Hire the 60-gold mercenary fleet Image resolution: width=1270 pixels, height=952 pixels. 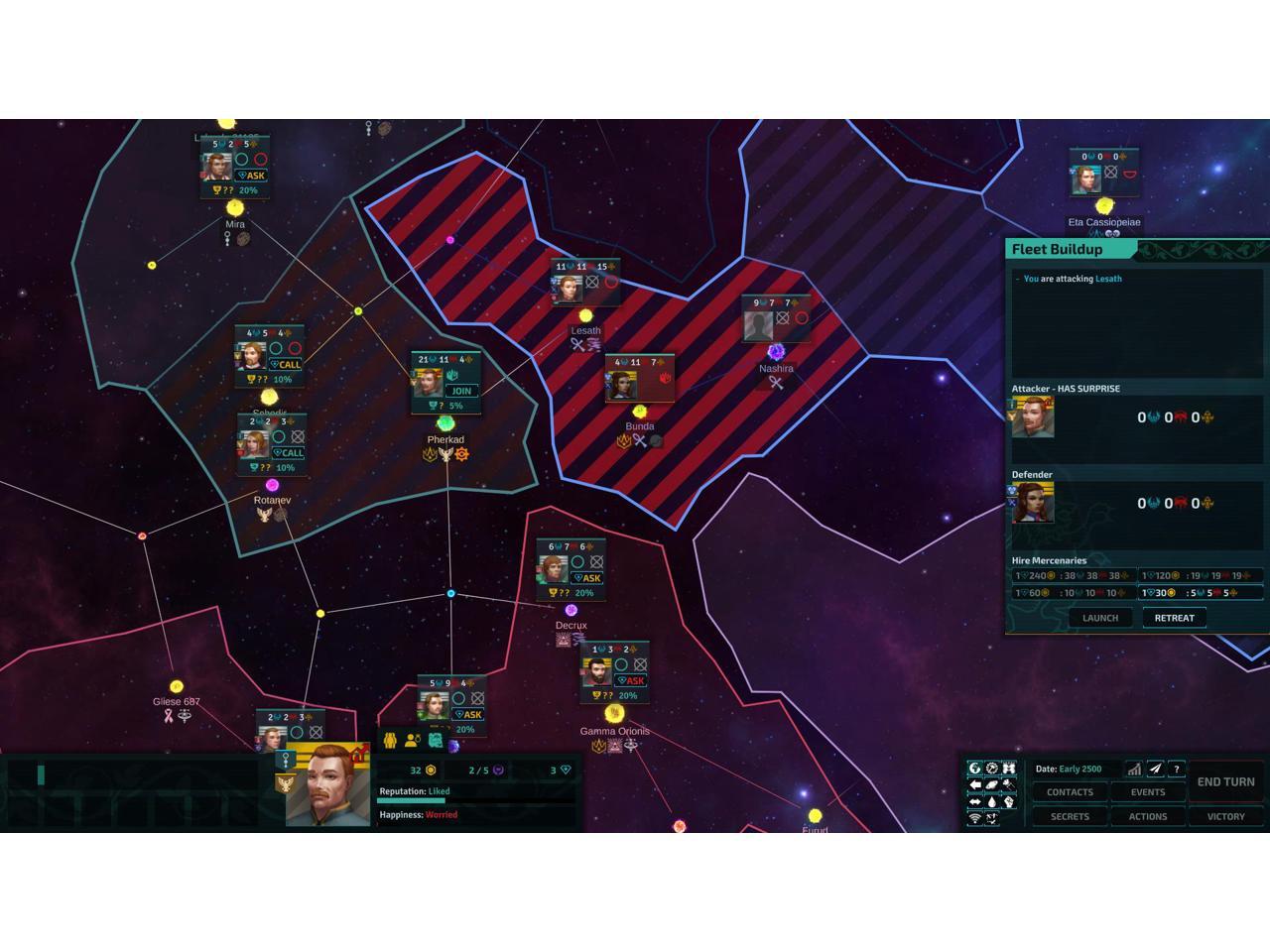[x=1073, y=593]
